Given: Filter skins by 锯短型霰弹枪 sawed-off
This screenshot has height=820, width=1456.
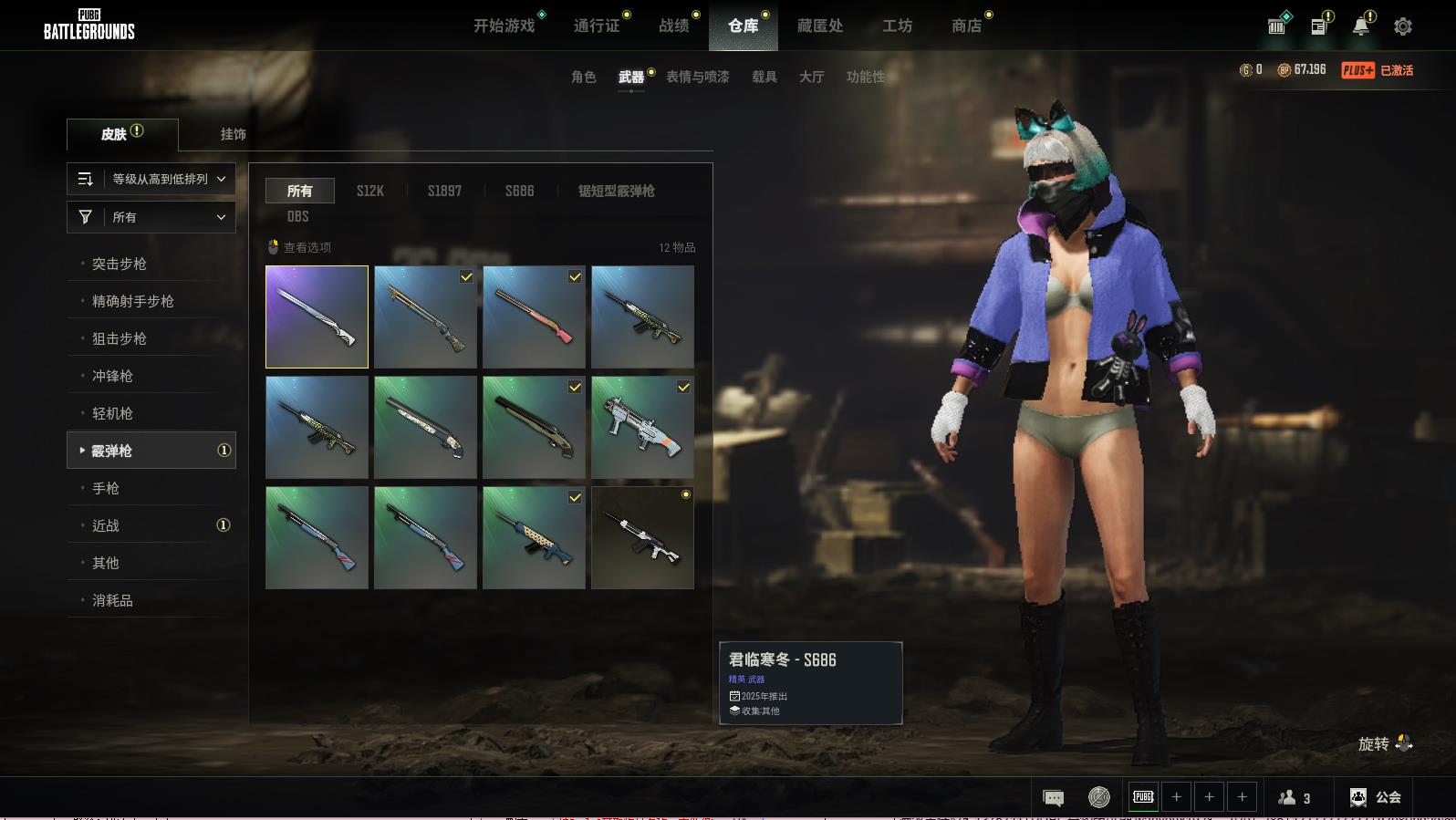Looking at the screenshot, I should pos(616,191).
